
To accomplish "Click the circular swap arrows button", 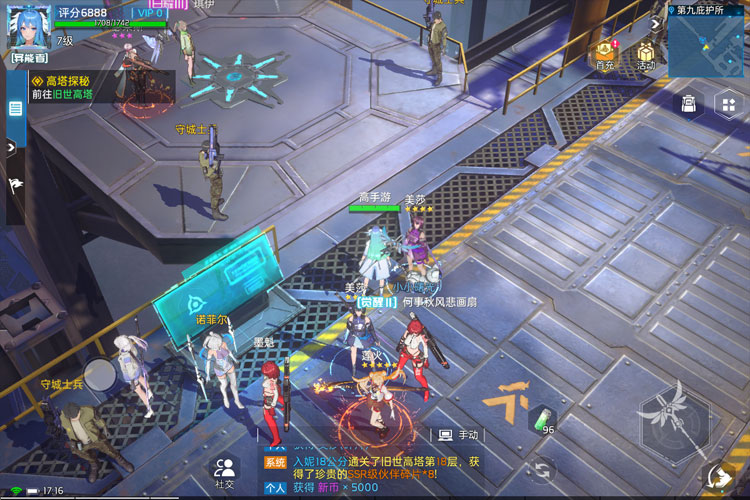I will (x=543, y=468).
